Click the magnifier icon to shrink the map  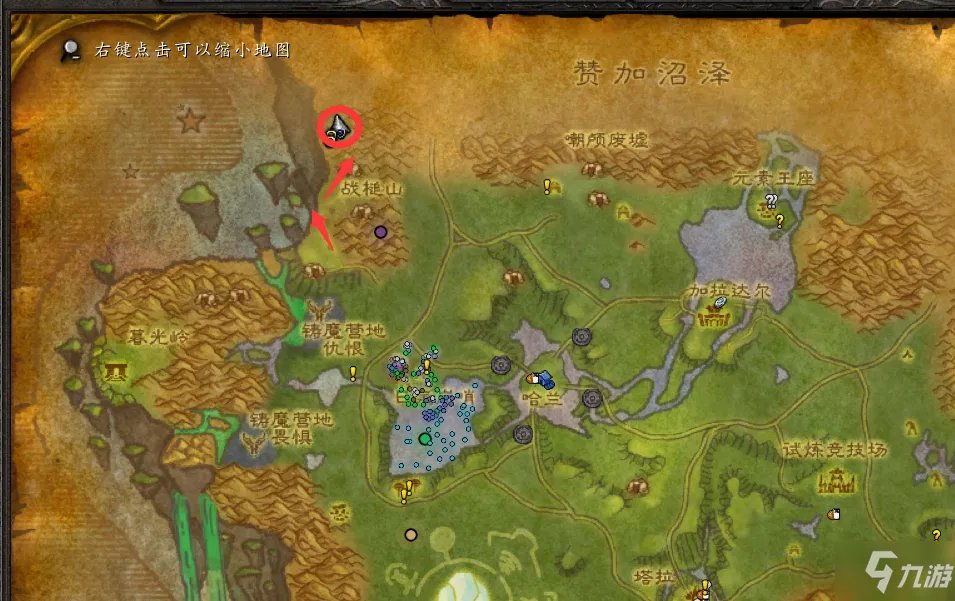pyautogui.click(x=71, y=48)
